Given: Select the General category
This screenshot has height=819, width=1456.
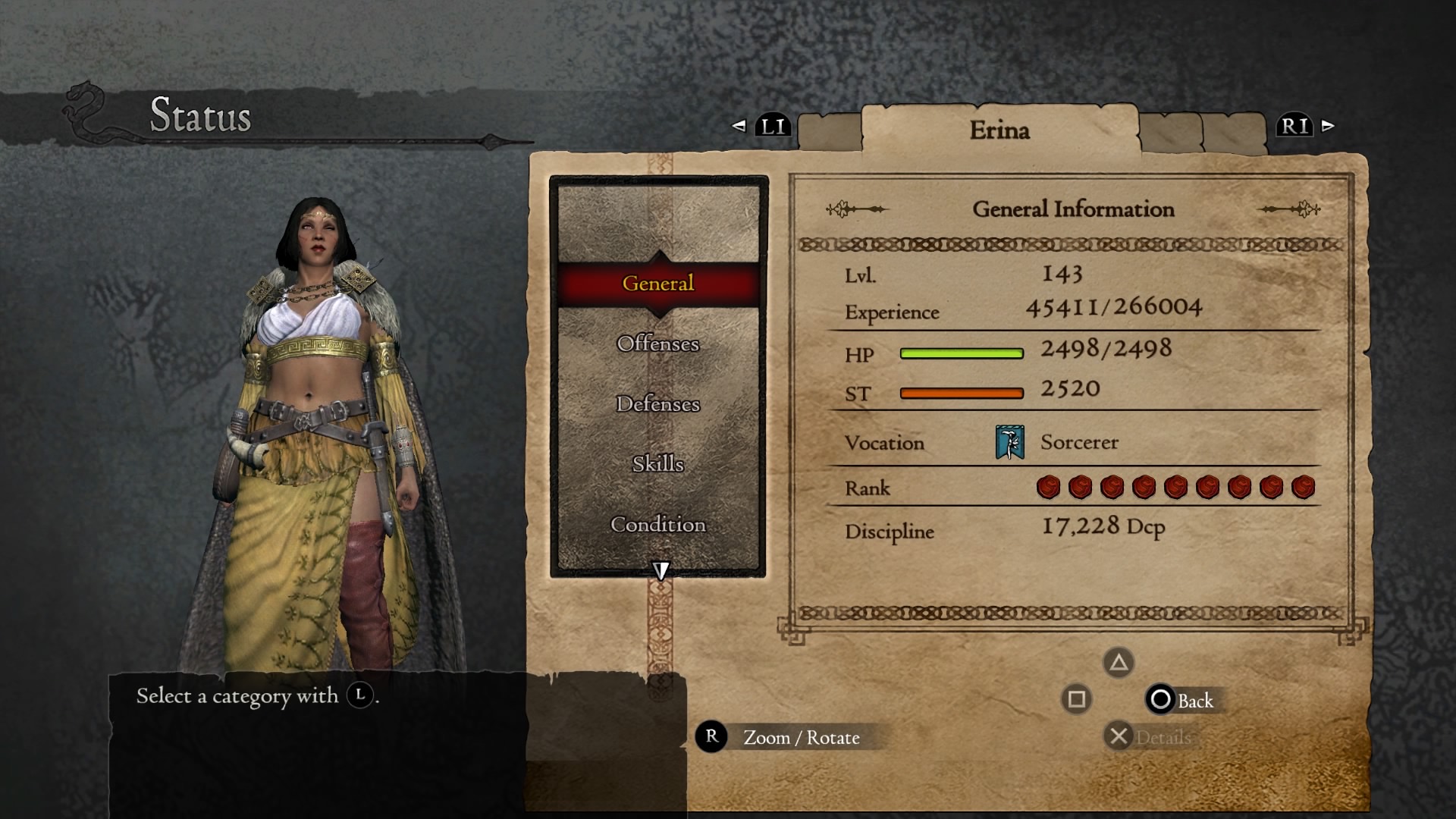Looking at the screenshot, I should point(657,284).
